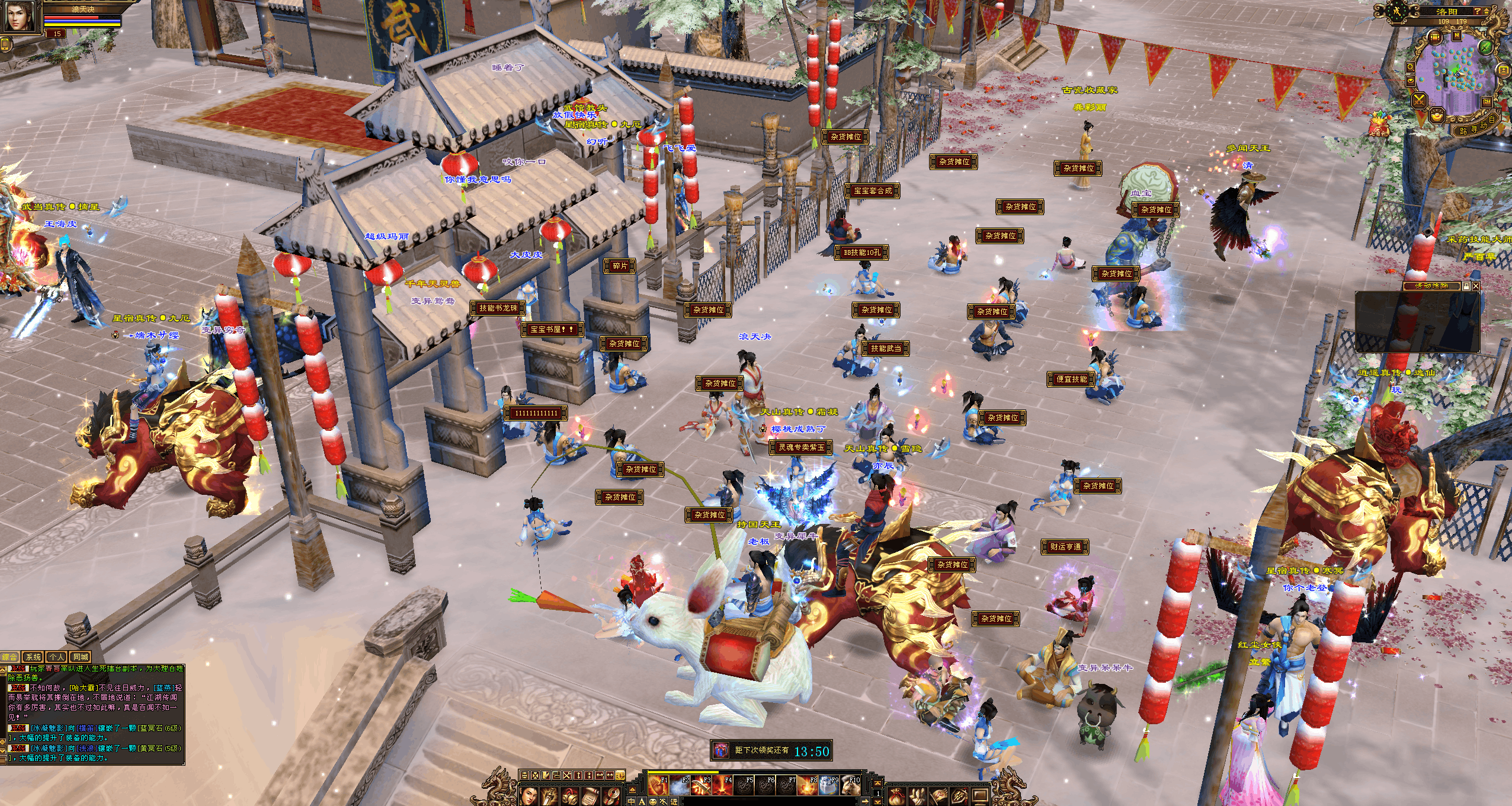Open the GM button beside the minimap
The width and height of the screenshot is (1512, 806).
[1487, 102]
